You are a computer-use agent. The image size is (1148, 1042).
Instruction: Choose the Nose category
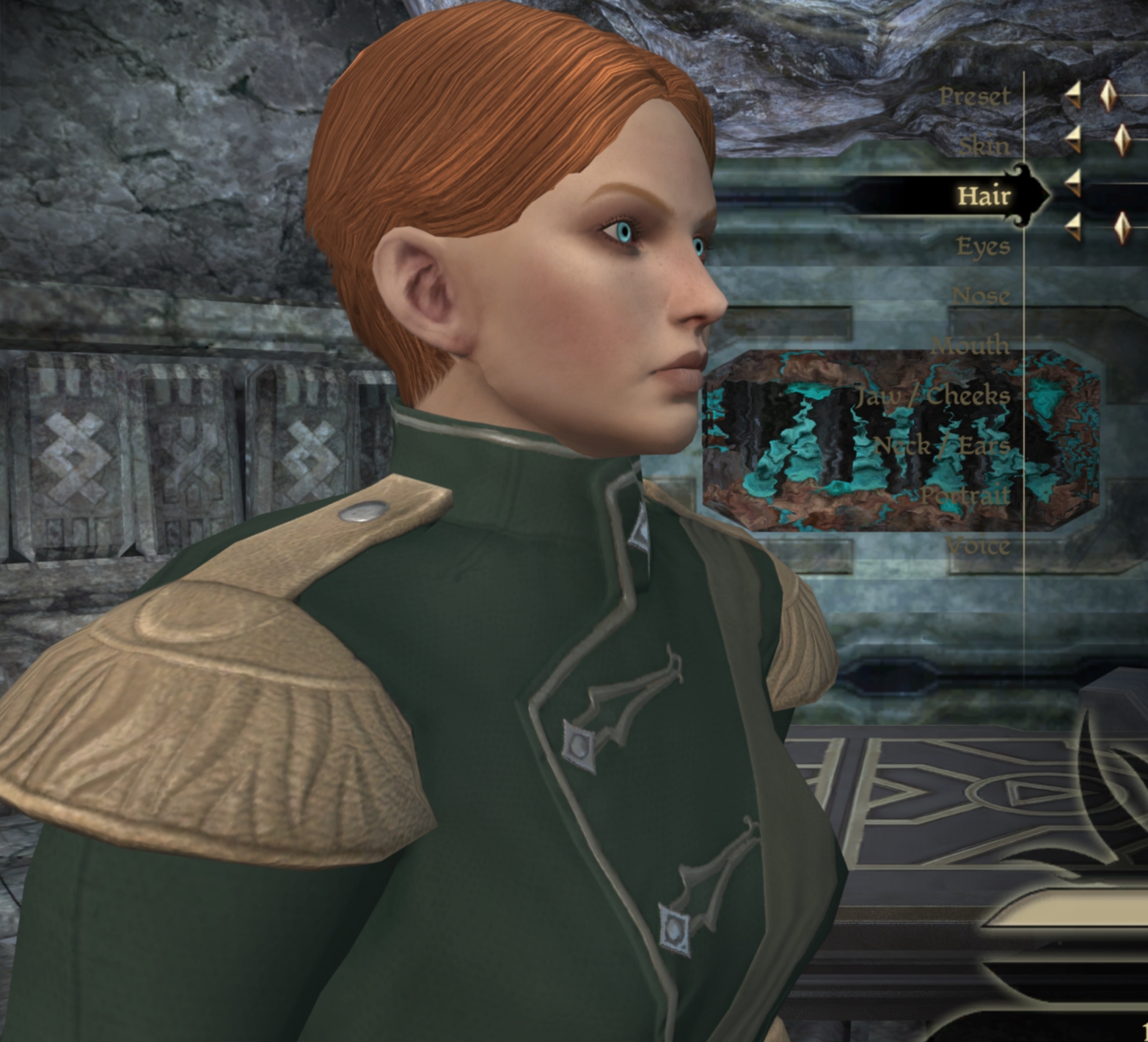coord(980,296)
